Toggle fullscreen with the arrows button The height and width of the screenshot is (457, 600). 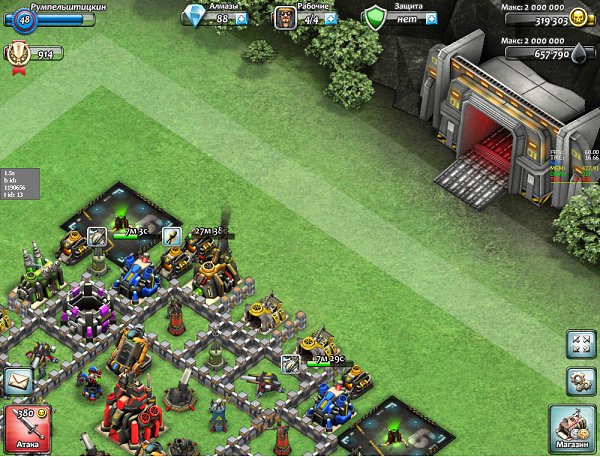[x=580, y=345]
